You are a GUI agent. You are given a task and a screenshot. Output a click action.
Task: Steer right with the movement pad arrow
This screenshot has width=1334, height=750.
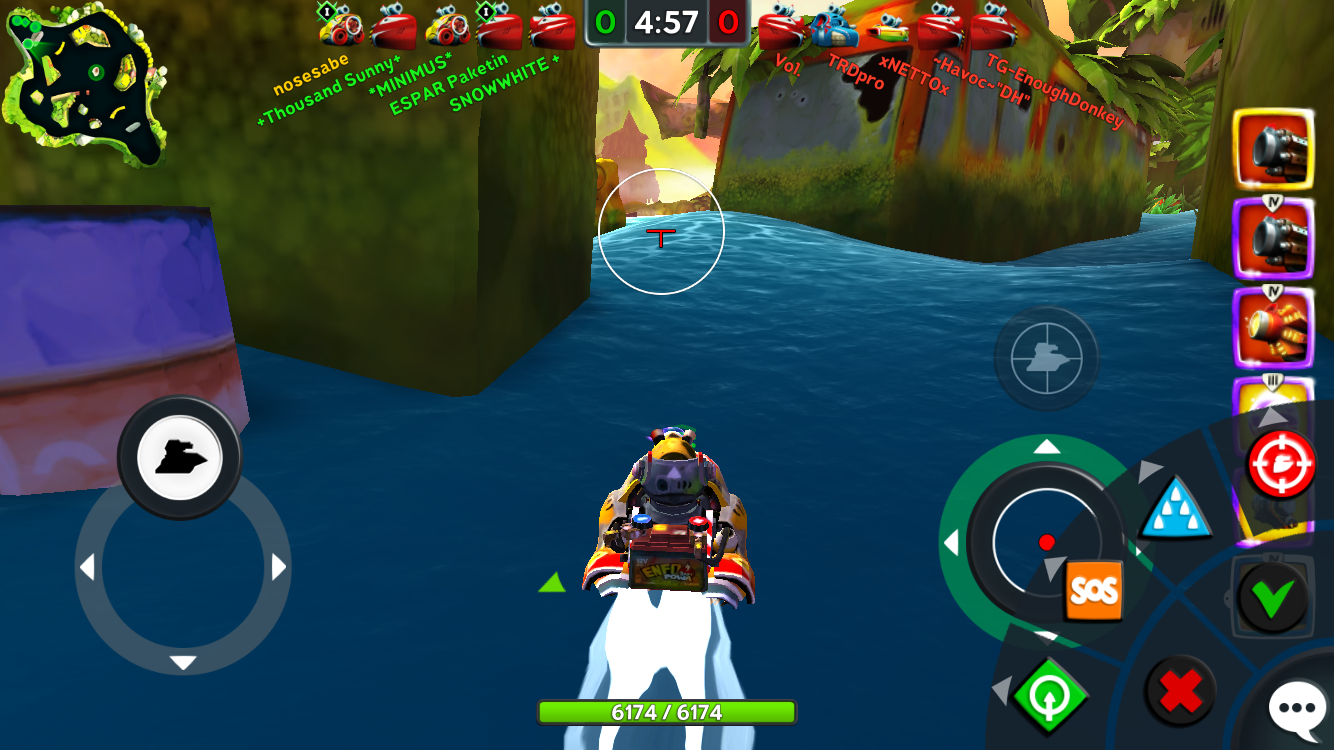coord(278,568)
